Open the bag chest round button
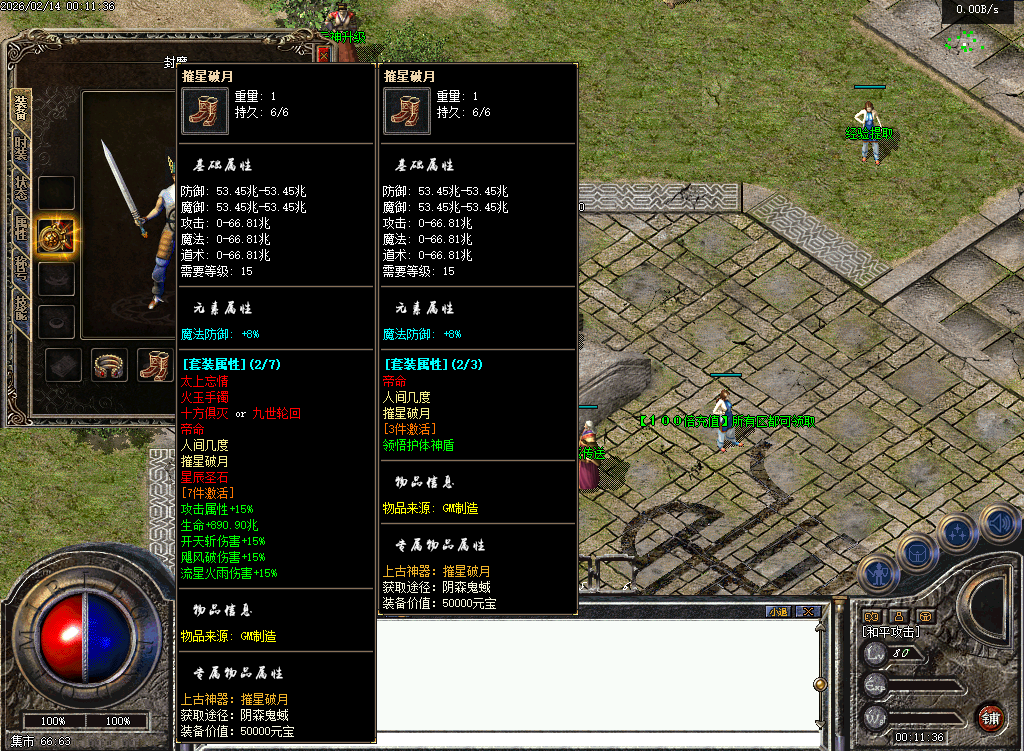This screenshot has height=751, width=1024. 916,551
